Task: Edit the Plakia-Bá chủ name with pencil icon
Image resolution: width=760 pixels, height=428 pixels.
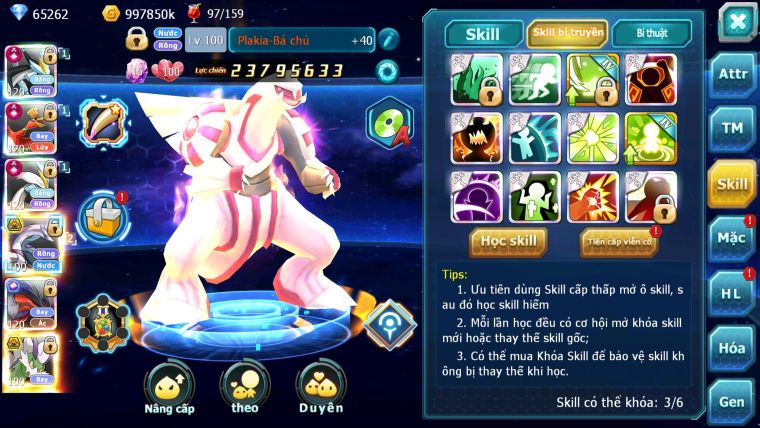Action: point(388,40)
